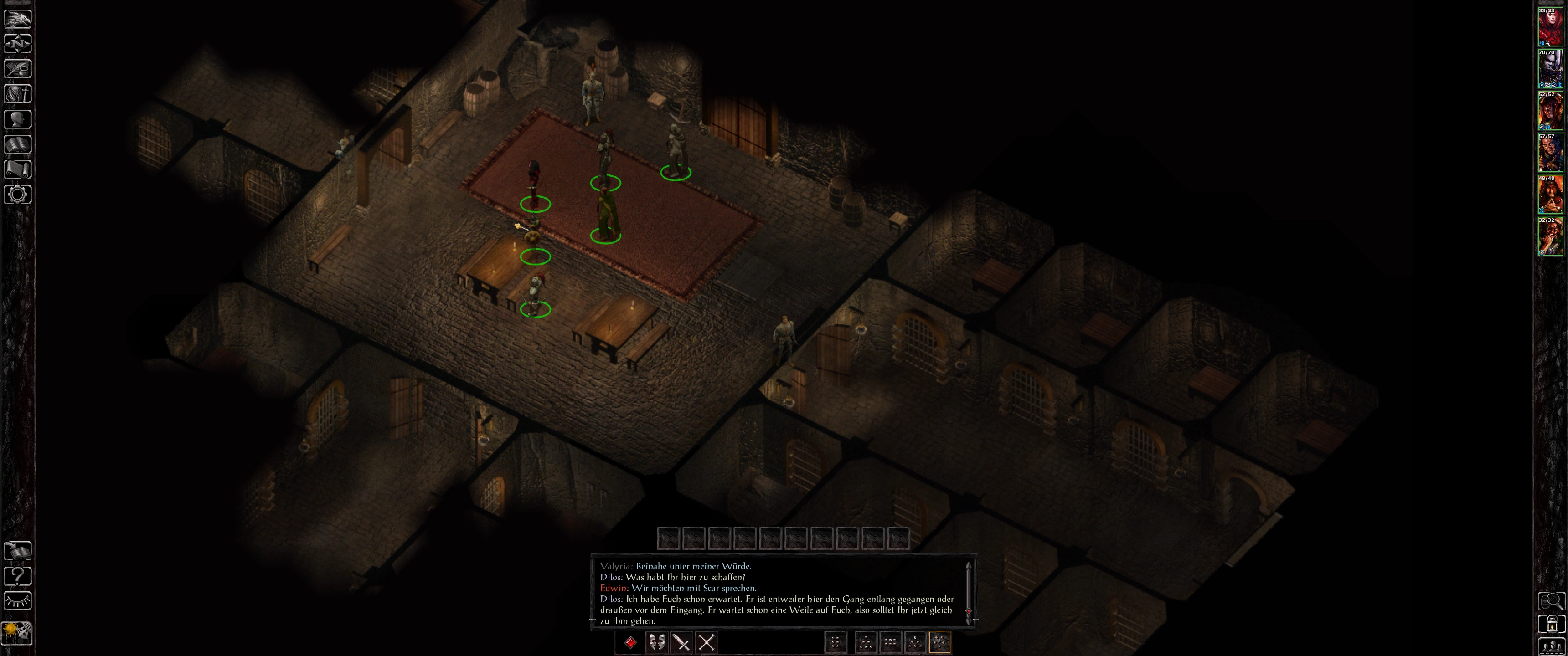Open game options with the gear icon

coord(18,195)
